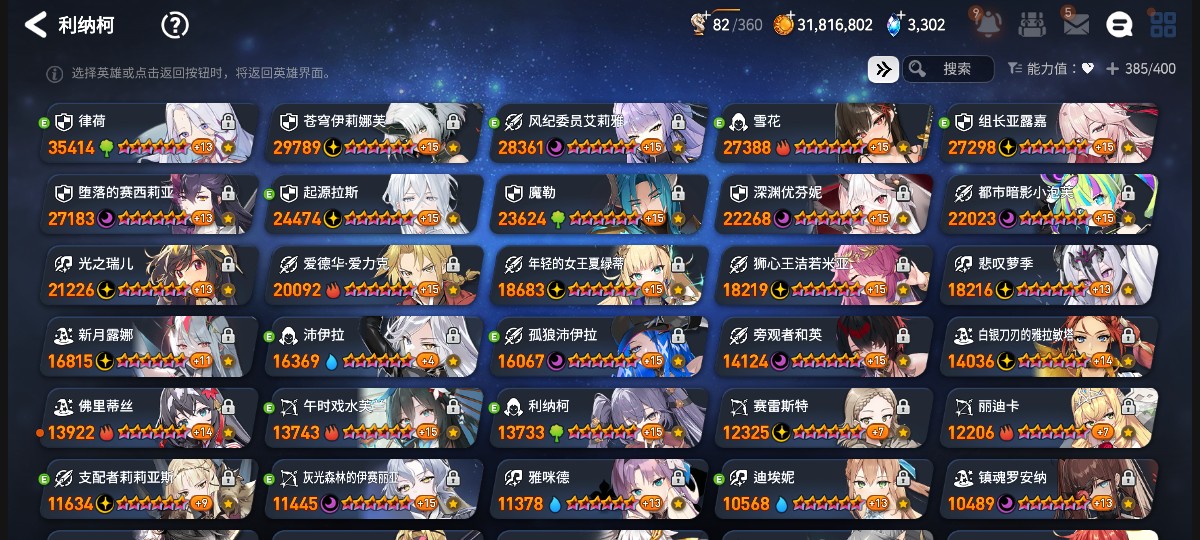Select the 迪埃妮 hero card
This screenshot has height=540, width=1200.
tap(825, 489)
